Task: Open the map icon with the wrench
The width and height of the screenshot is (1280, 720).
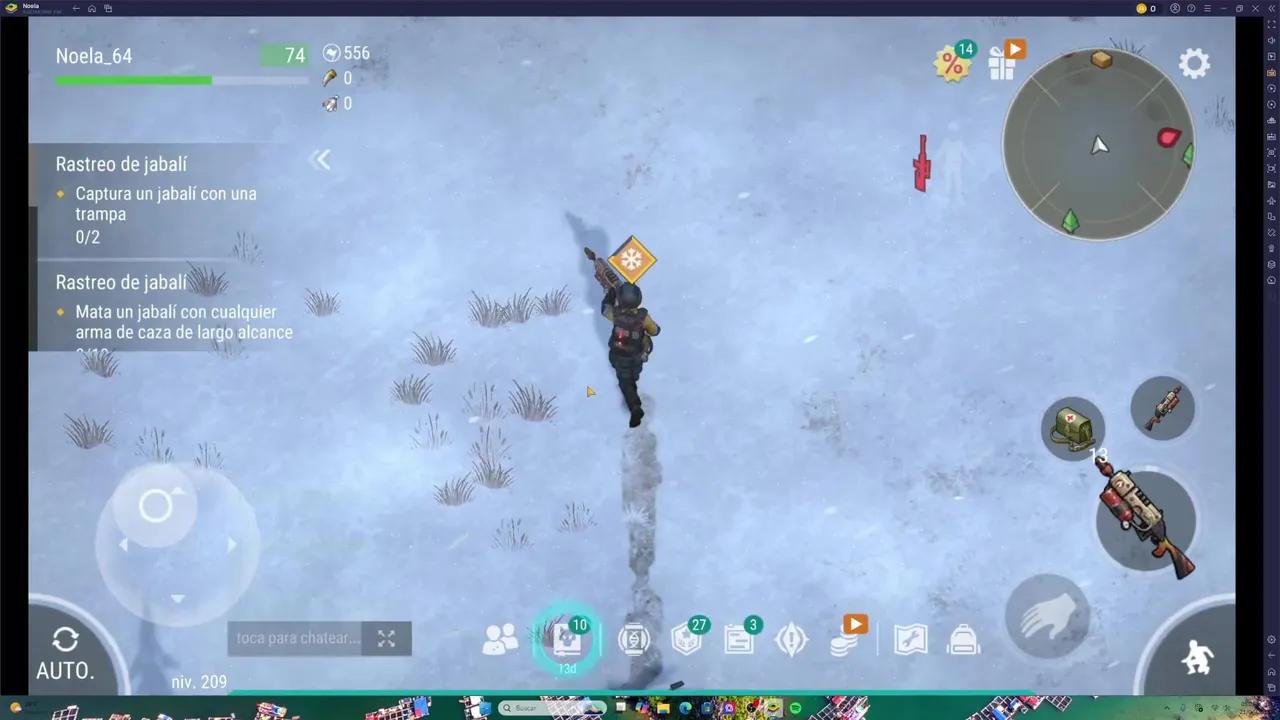Action: [910, 639]
